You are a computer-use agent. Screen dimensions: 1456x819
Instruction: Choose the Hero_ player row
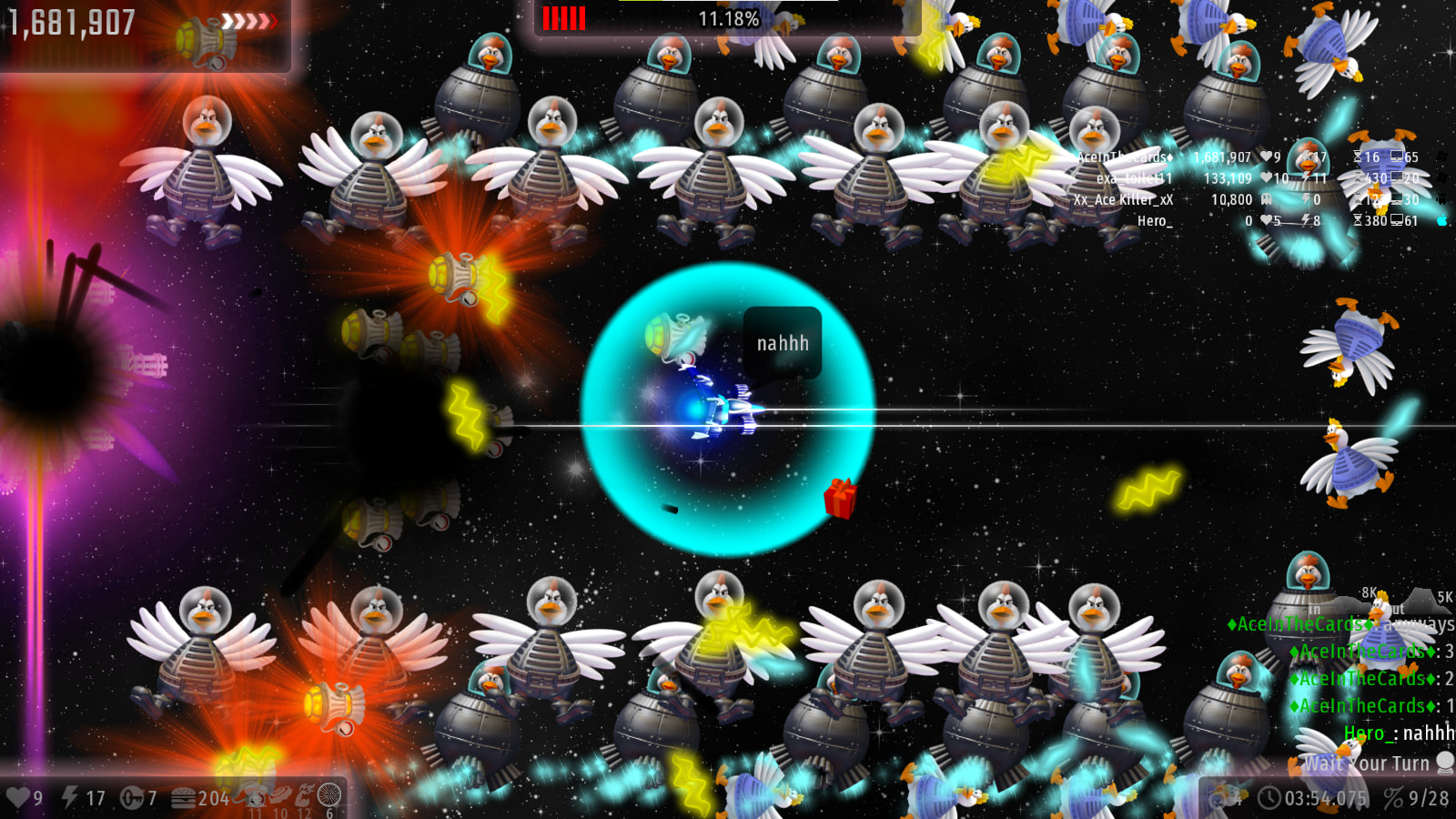click(1154, 220)
